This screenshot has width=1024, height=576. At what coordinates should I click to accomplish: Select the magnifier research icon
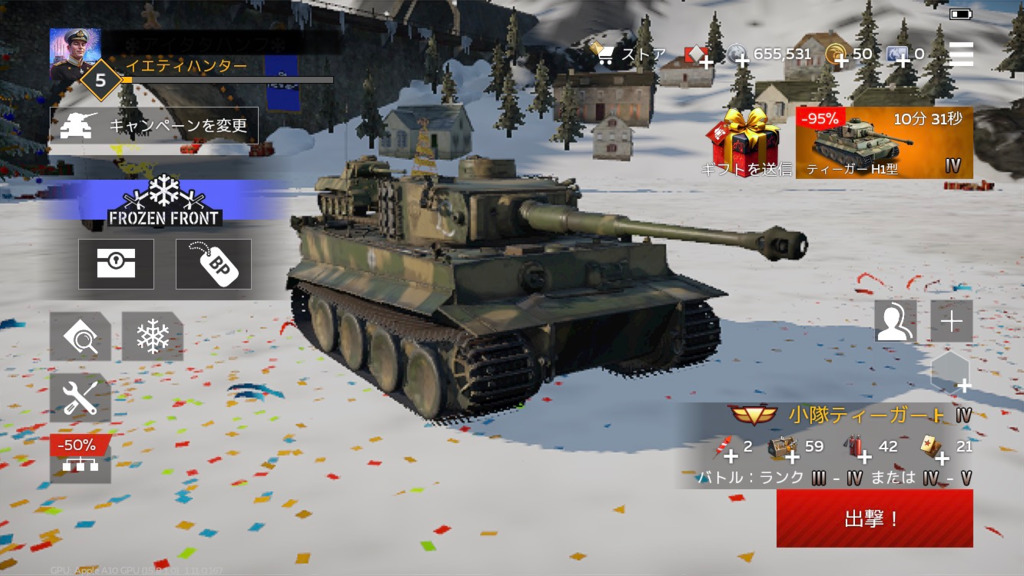coord(80,336)
